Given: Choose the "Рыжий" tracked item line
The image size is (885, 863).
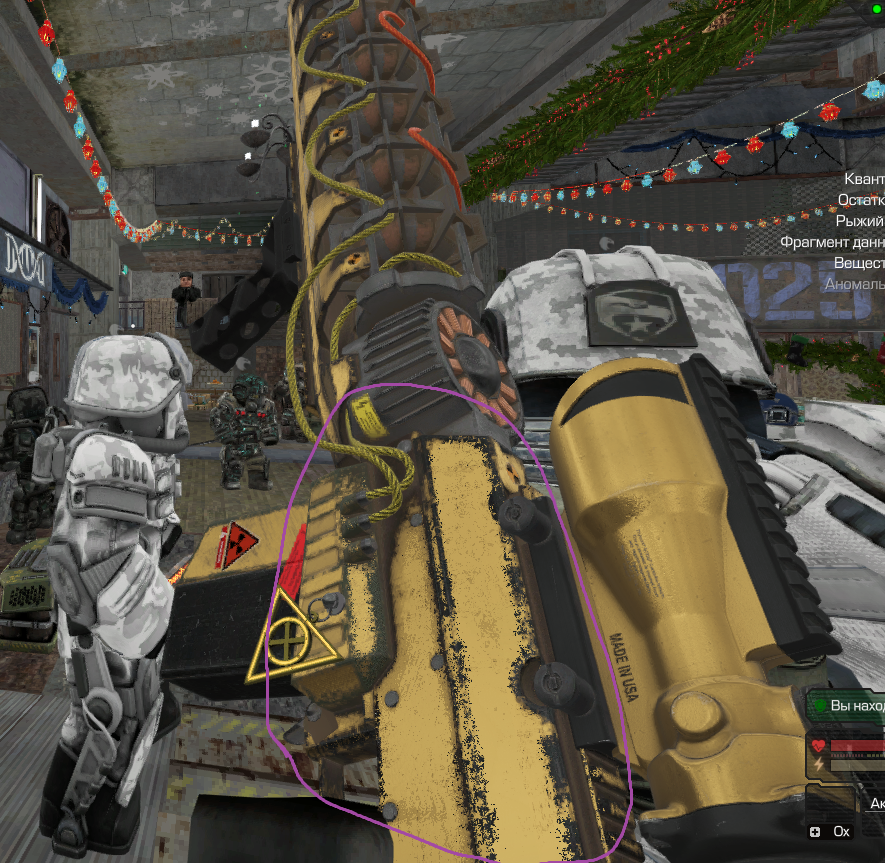Looking at the screenshot, I should [x=859, y=220].
